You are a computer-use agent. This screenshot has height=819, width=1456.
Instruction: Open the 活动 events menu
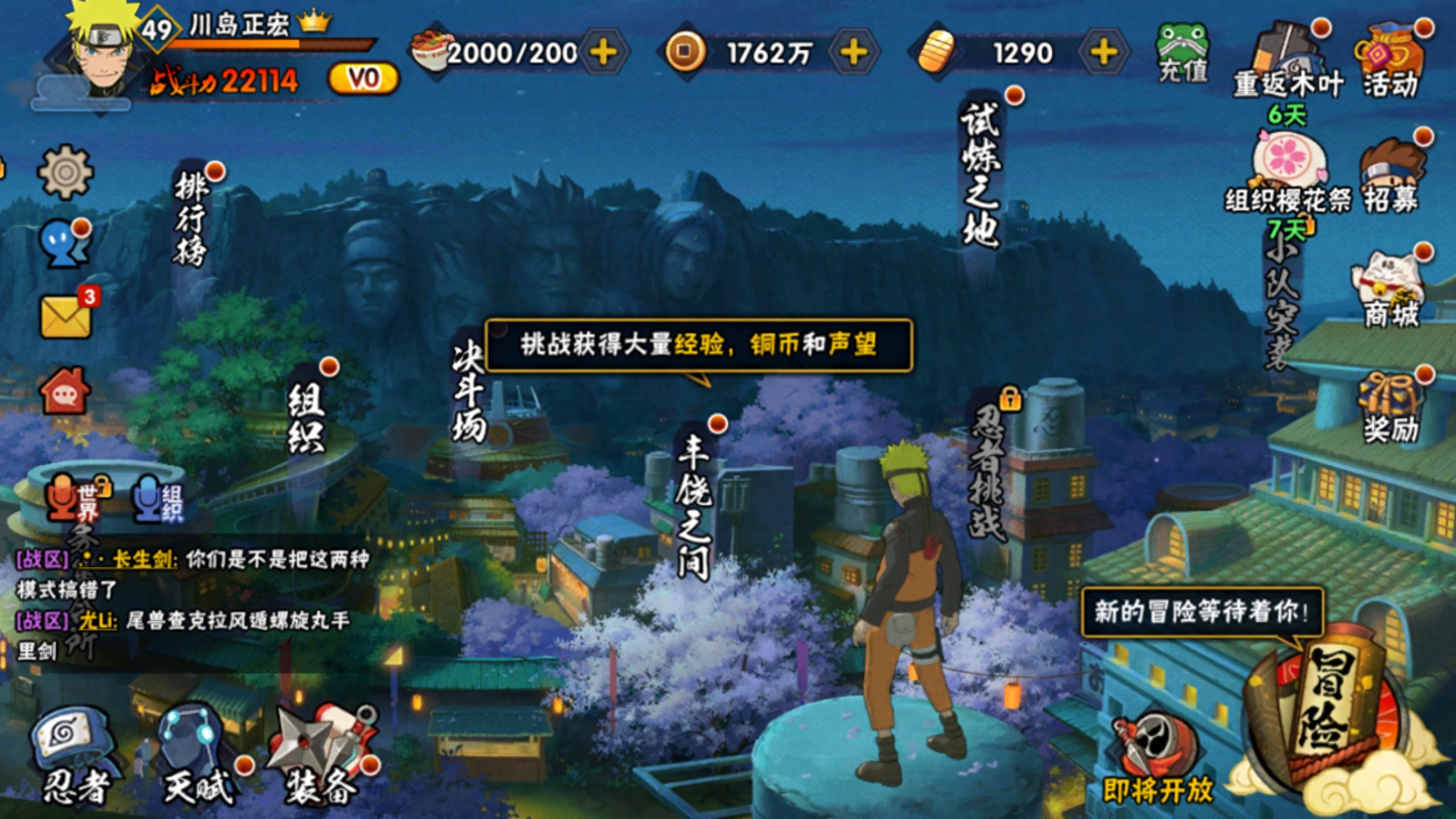pos(1390,62)
